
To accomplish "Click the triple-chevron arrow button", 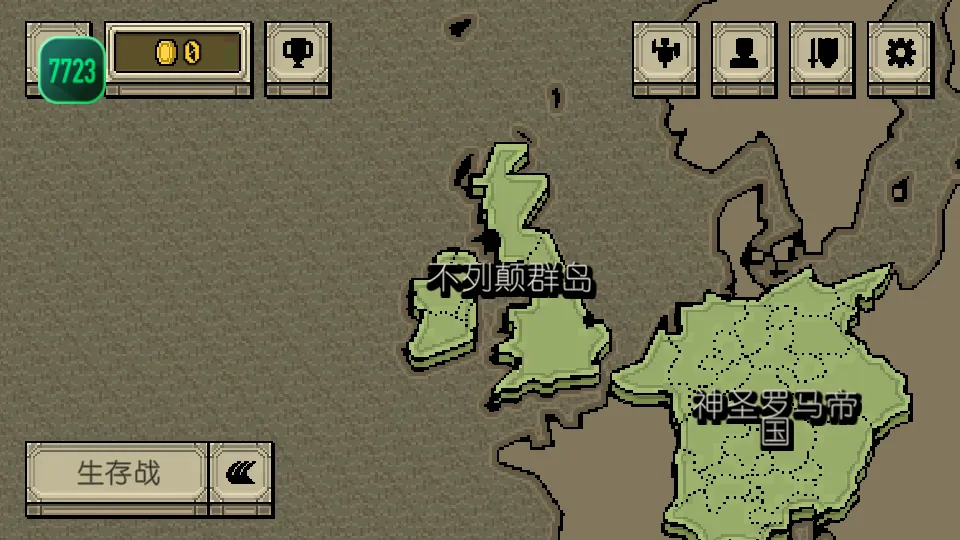I will click(240, 473).
